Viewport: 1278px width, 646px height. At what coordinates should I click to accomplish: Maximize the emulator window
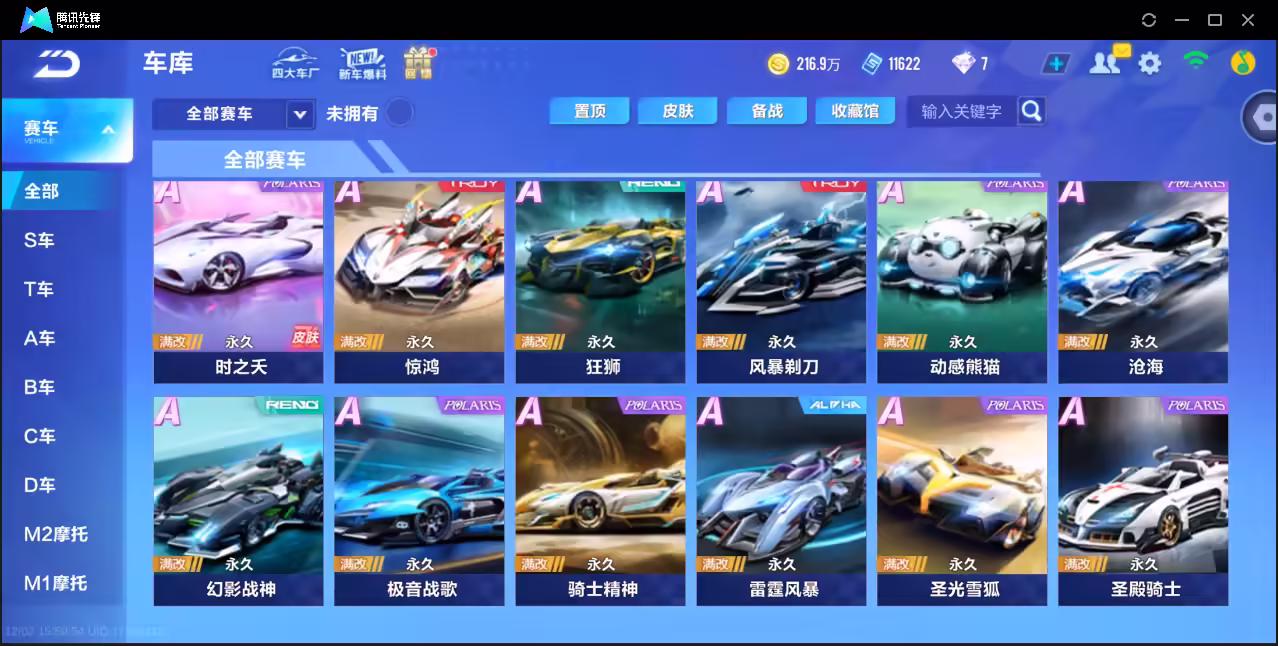point(1215,20)
